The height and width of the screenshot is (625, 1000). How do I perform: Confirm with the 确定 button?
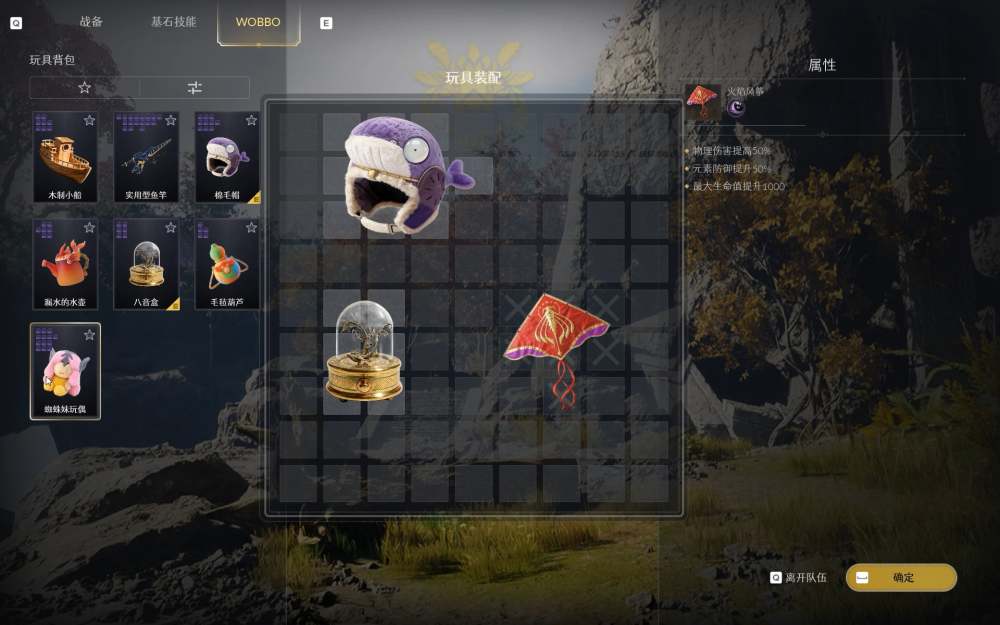pyautogui.click(x=901, y=578)
